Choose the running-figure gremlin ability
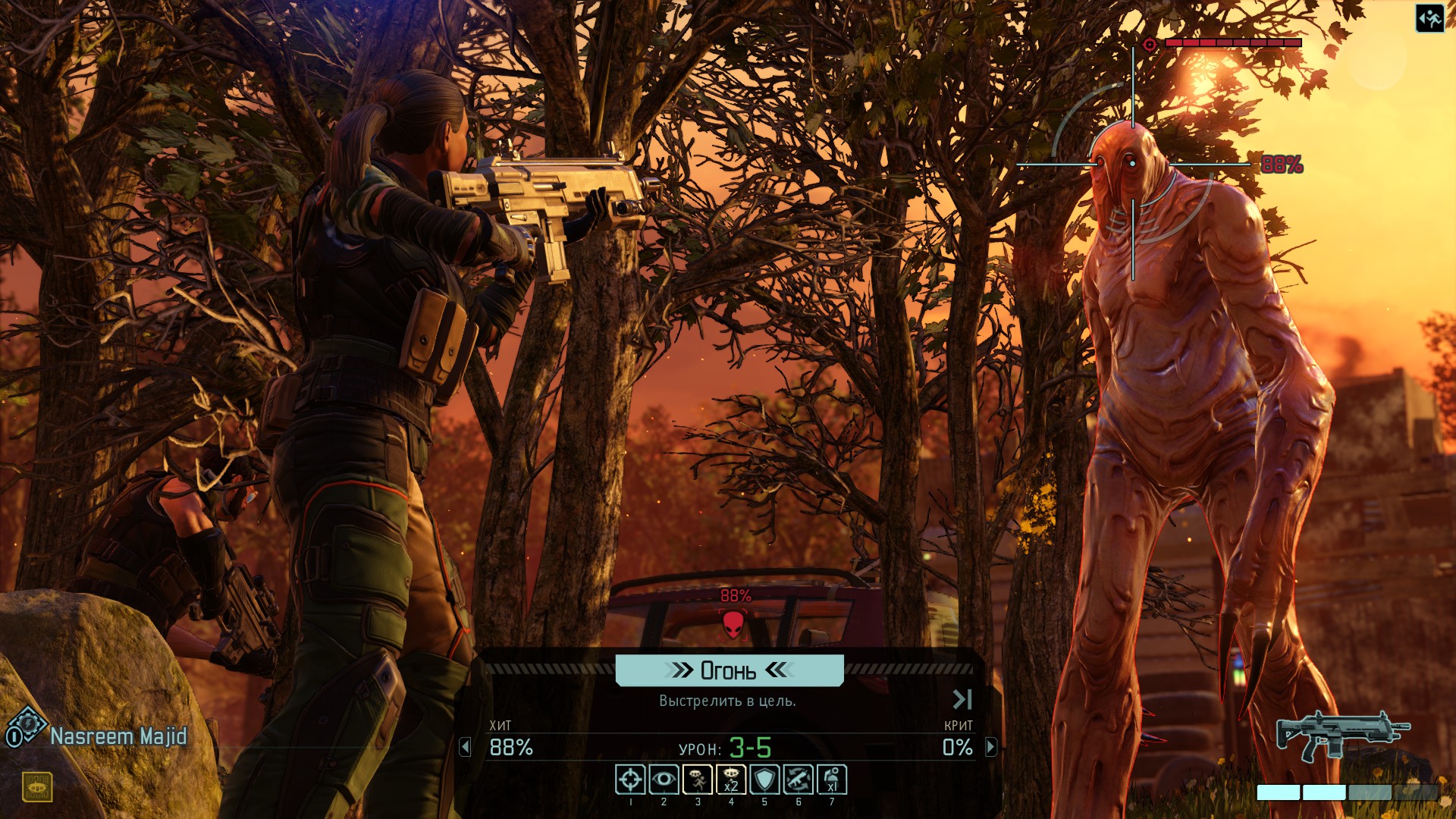 (698, 780)
